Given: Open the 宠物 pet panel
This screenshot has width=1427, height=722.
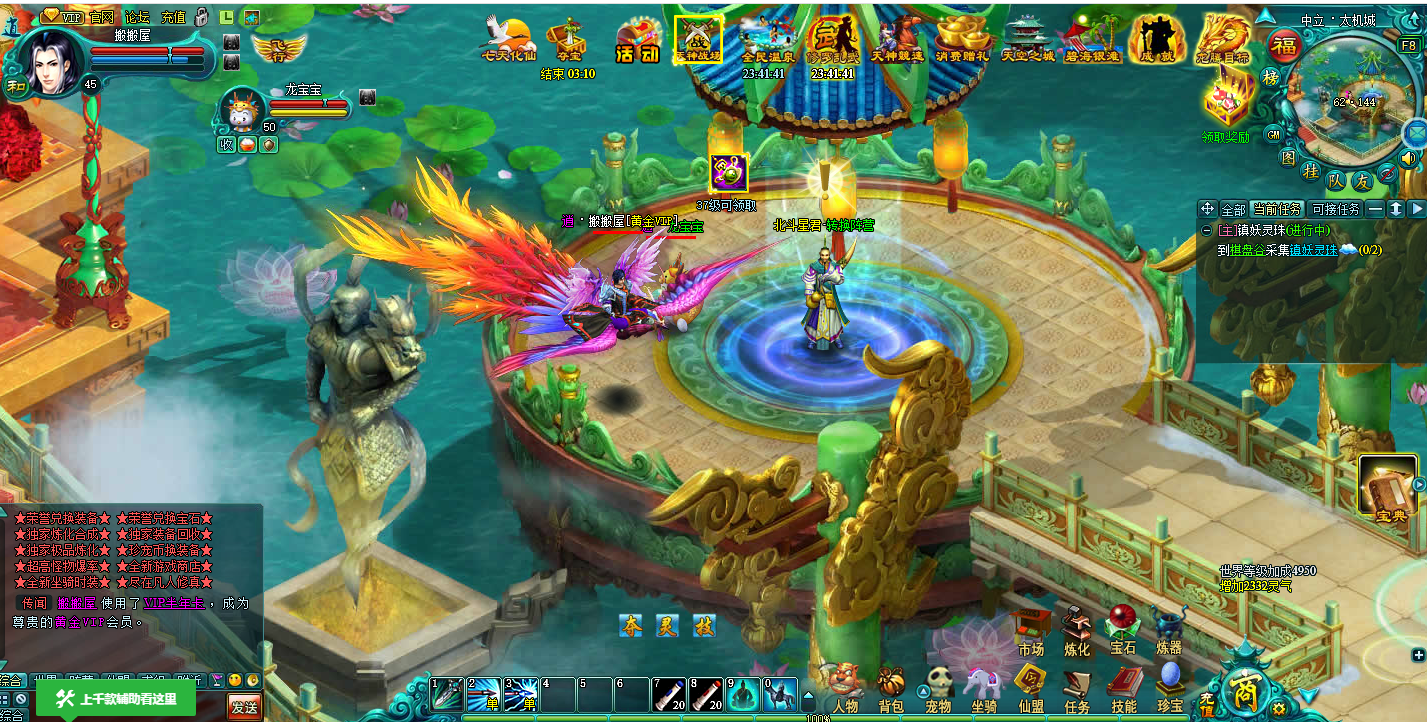Looking at the screenshot, I should (937, 686).
